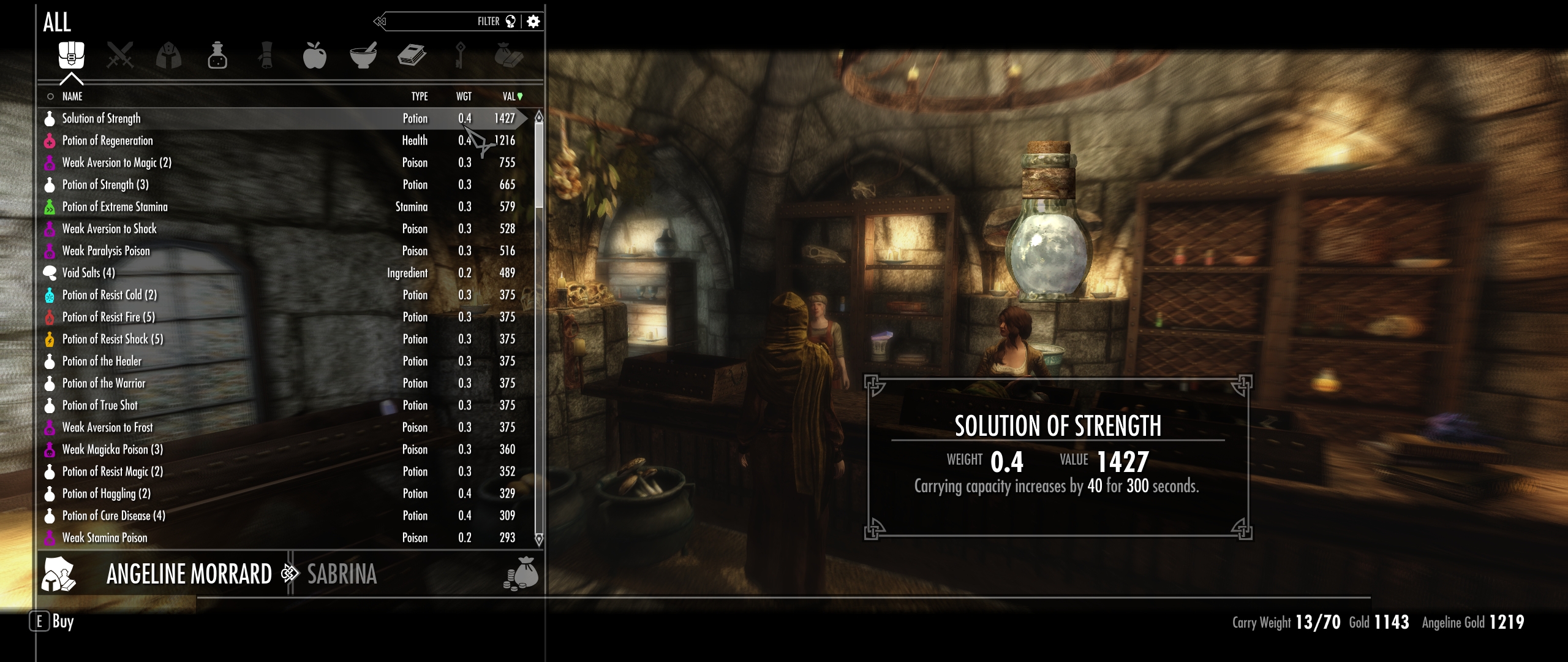
Task: Select Void Salts ingredient in list
Action: (88, 273)
